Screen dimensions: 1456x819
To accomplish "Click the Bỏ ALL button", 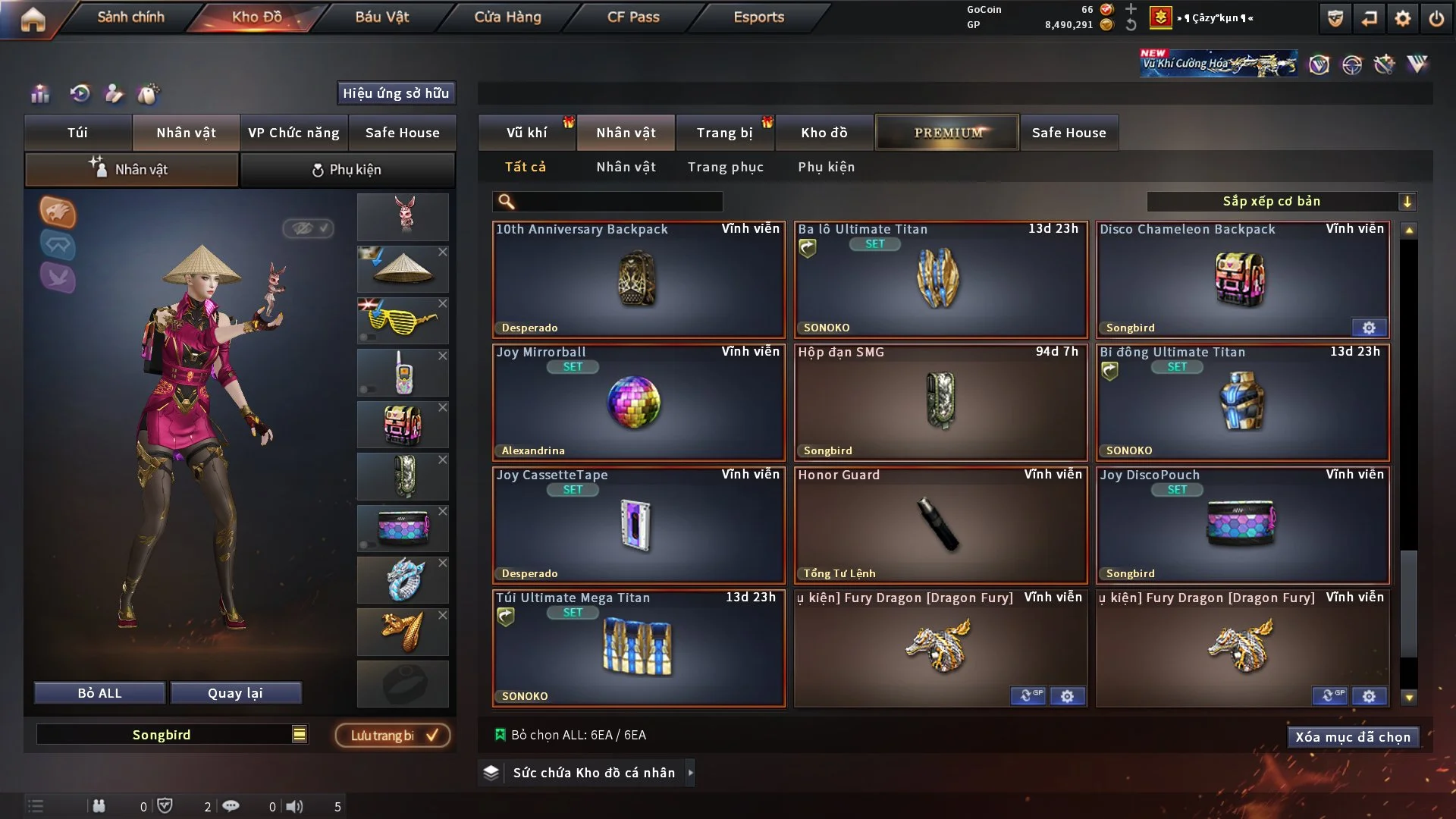I will click(x=99, y=693).
